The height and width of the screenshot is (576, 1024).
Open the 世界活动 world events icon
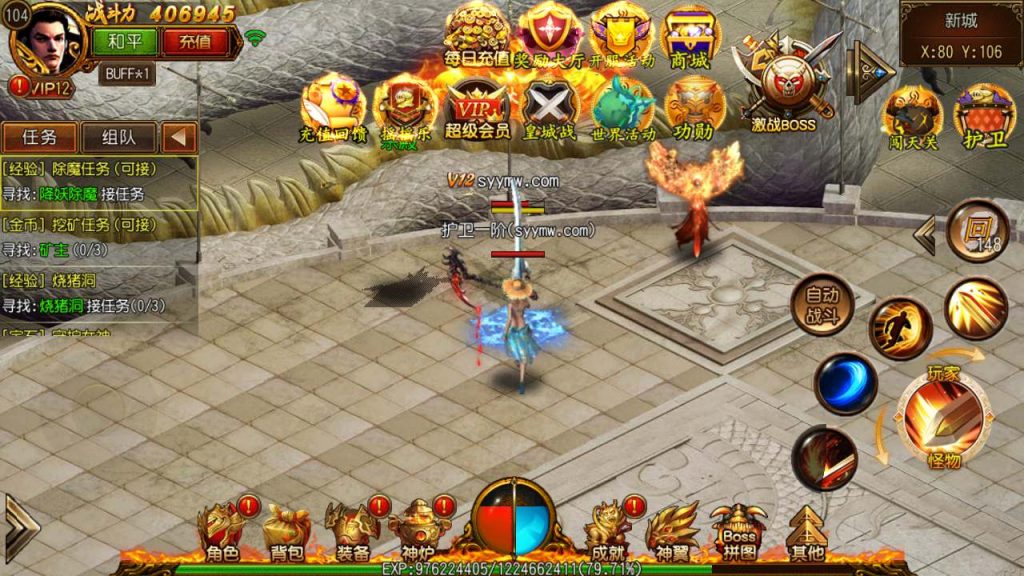[622, 106]
